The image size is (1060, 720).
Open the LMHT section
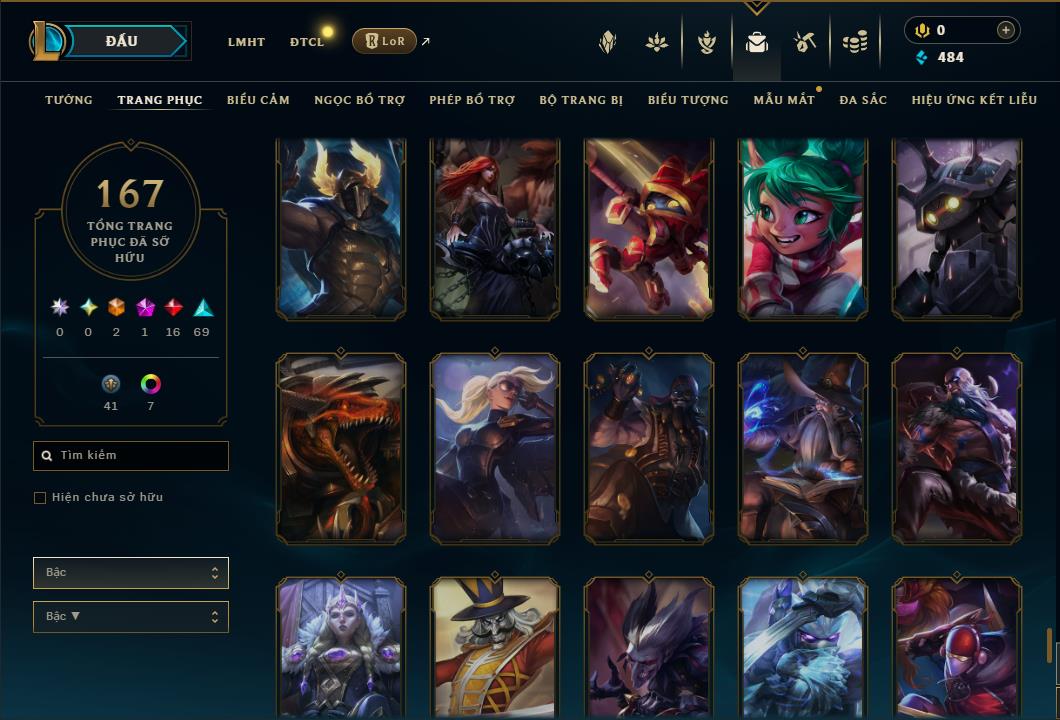click(246, 42)
